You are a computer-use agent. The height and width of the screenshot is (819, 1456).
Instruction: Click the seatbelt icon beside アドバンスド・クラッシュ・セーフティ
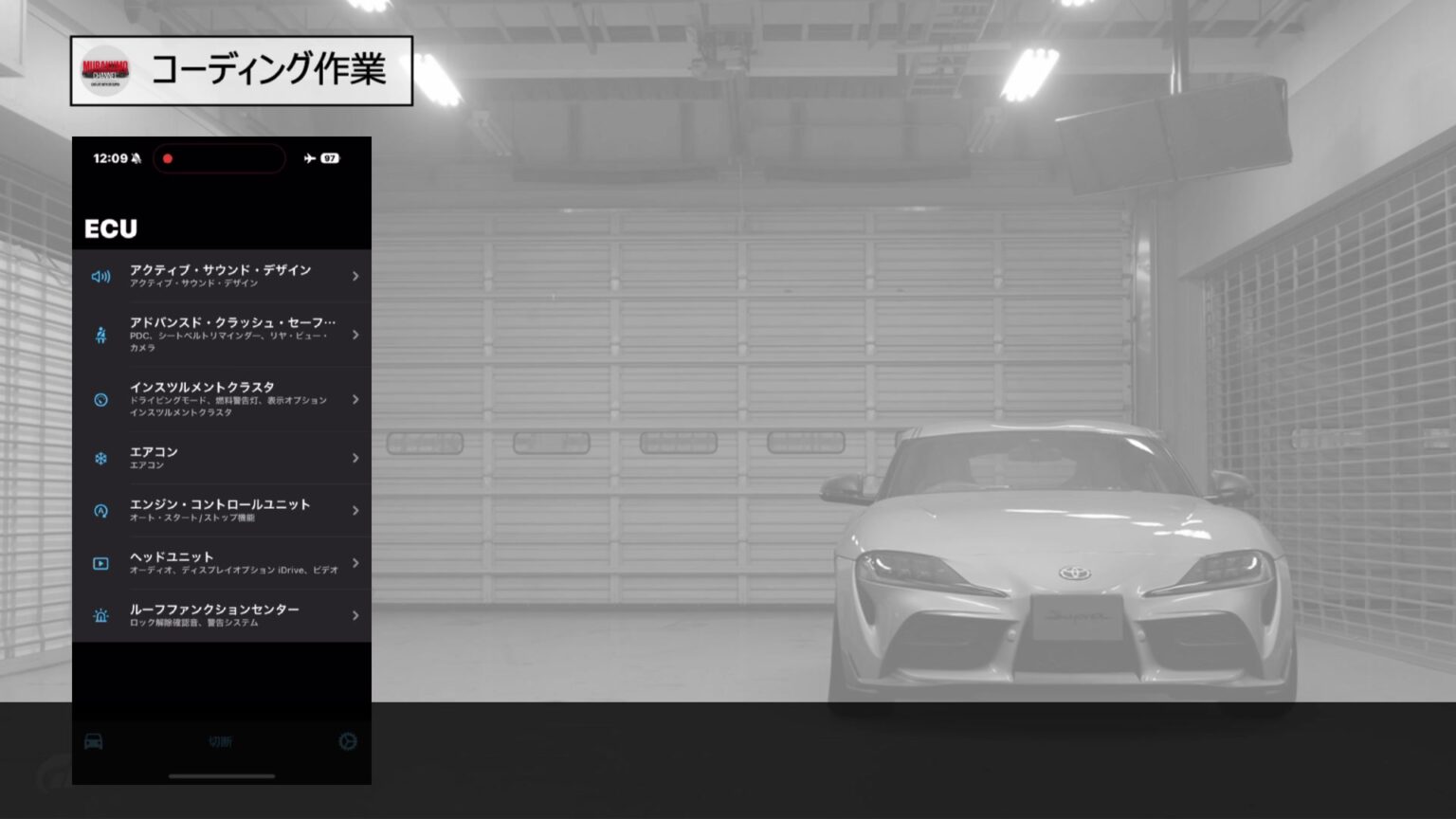100,336
